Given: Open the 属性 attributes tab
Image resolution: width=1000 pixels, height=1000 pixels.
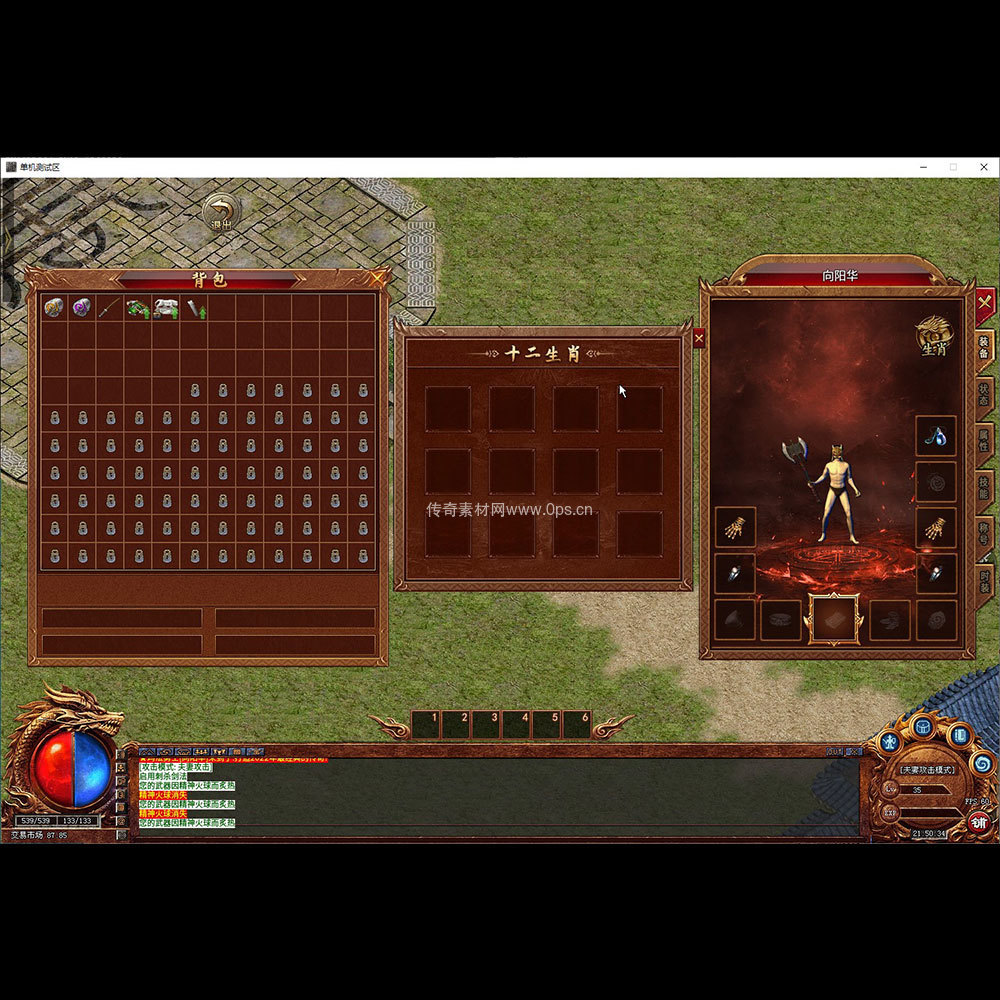Looking at the screenshot, I should tap(984, 441).
